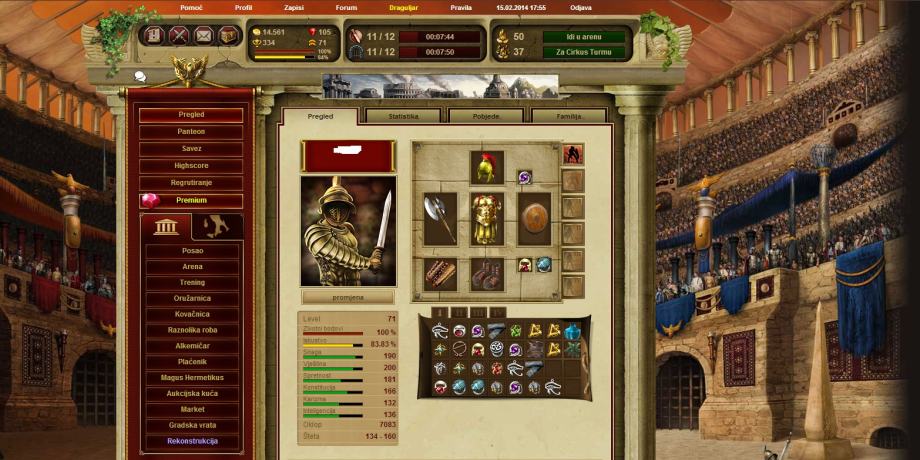This screenshot has width=920, height=460.
Task: Go to the Arena from the sidebar
Action: (192, 267)
